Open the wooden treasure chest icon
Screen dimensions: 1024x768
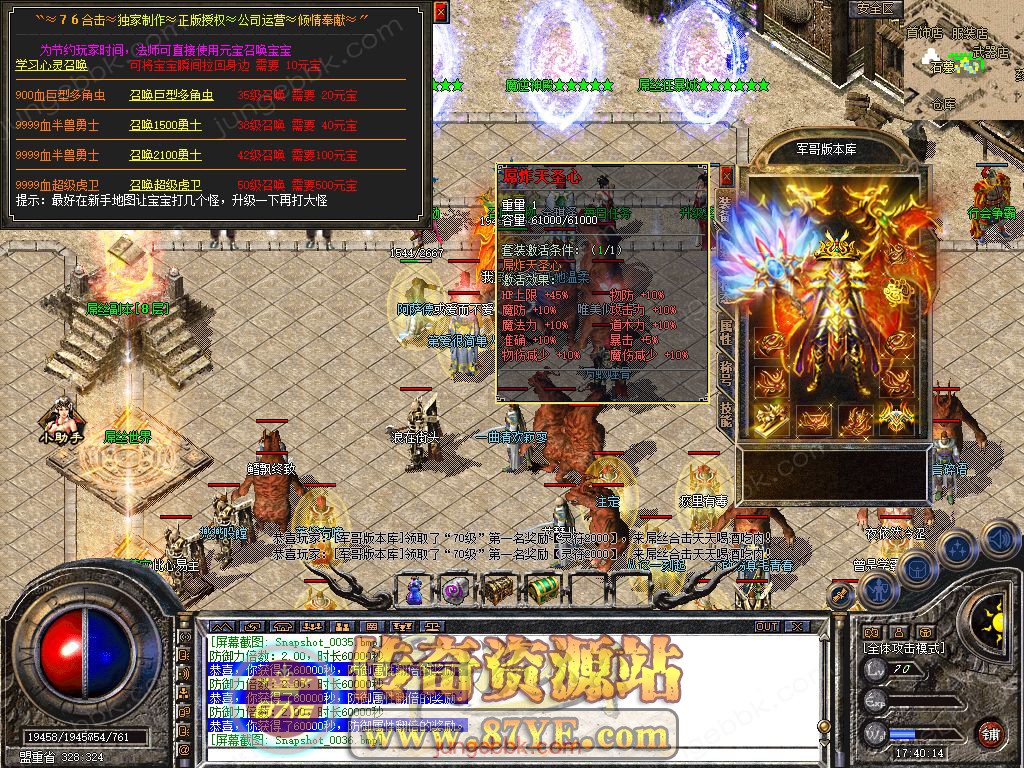coord(499,588)
